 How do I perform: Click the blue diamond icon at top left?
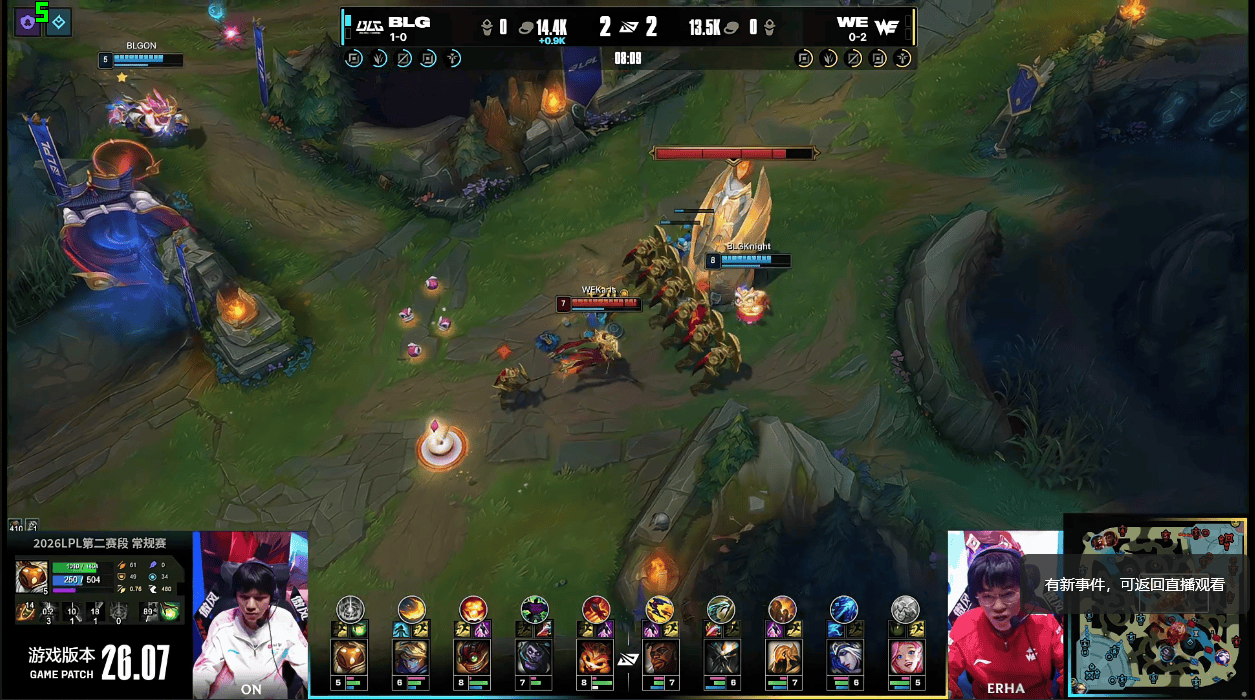[59, 21]
